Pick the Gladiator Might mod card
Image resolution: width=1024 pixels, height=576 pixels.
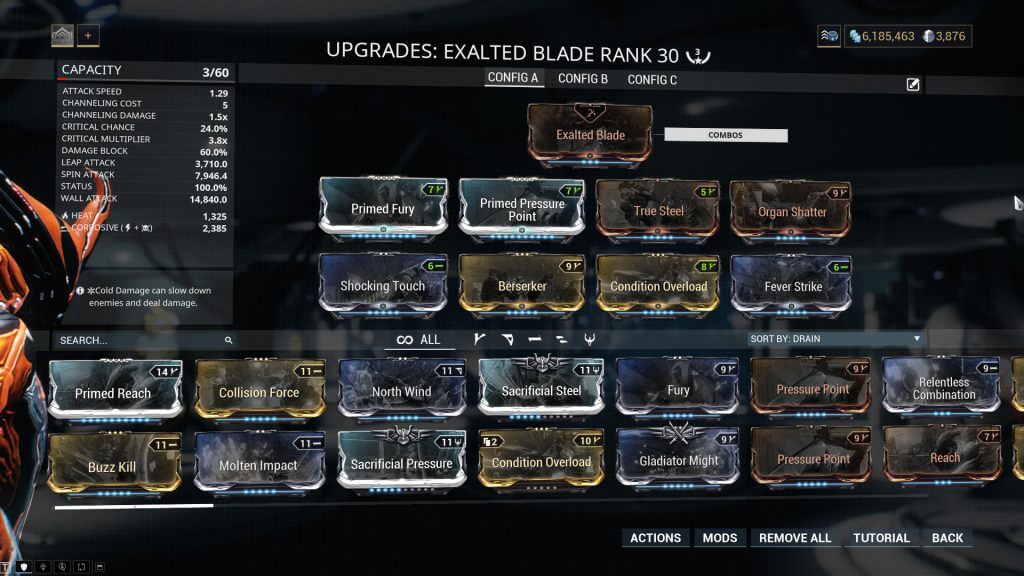[x=677, y=461]
